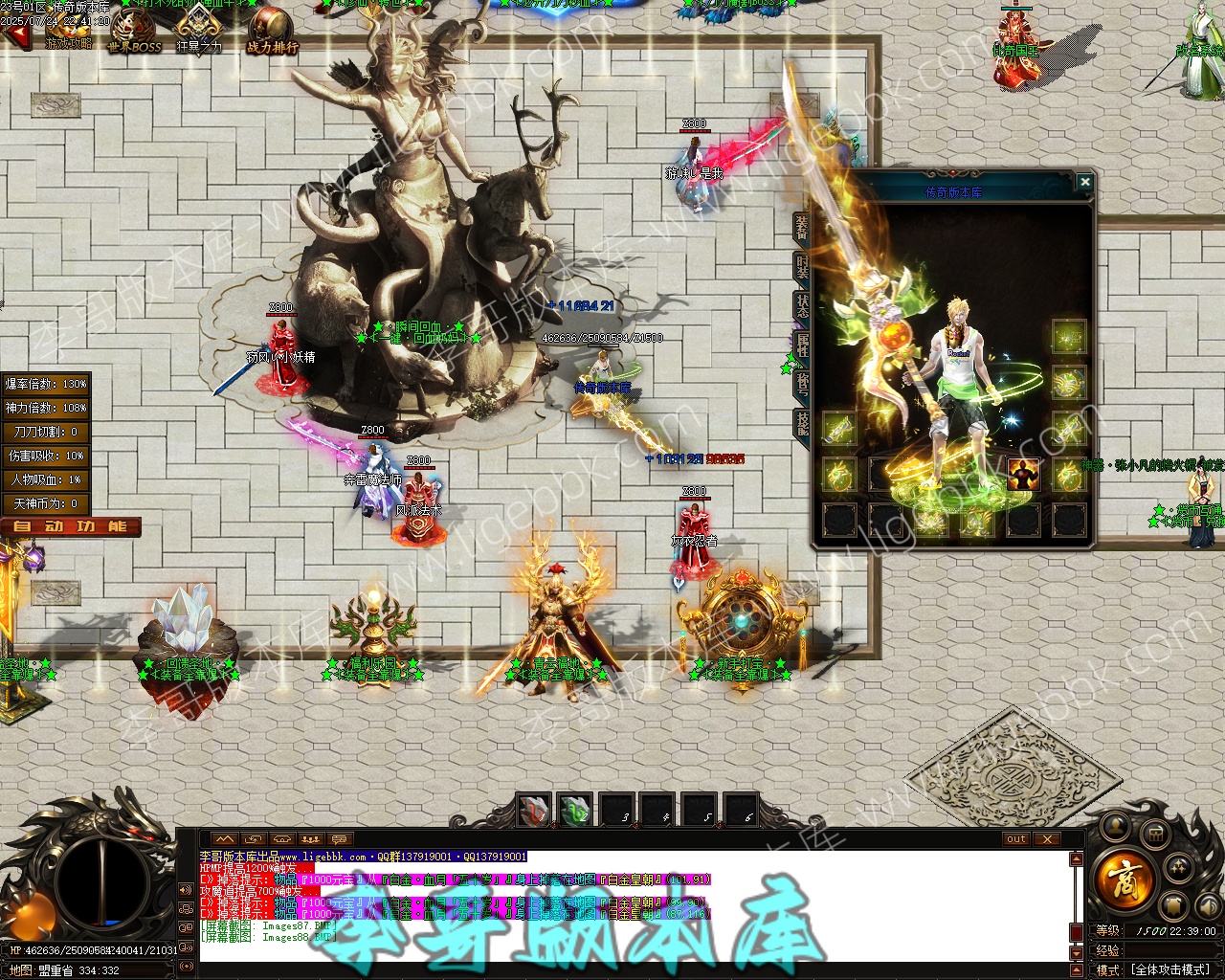Open the 自动功能 auto function panel
The width and height of the screenshot is (1225, 980).
click(71, 526)
